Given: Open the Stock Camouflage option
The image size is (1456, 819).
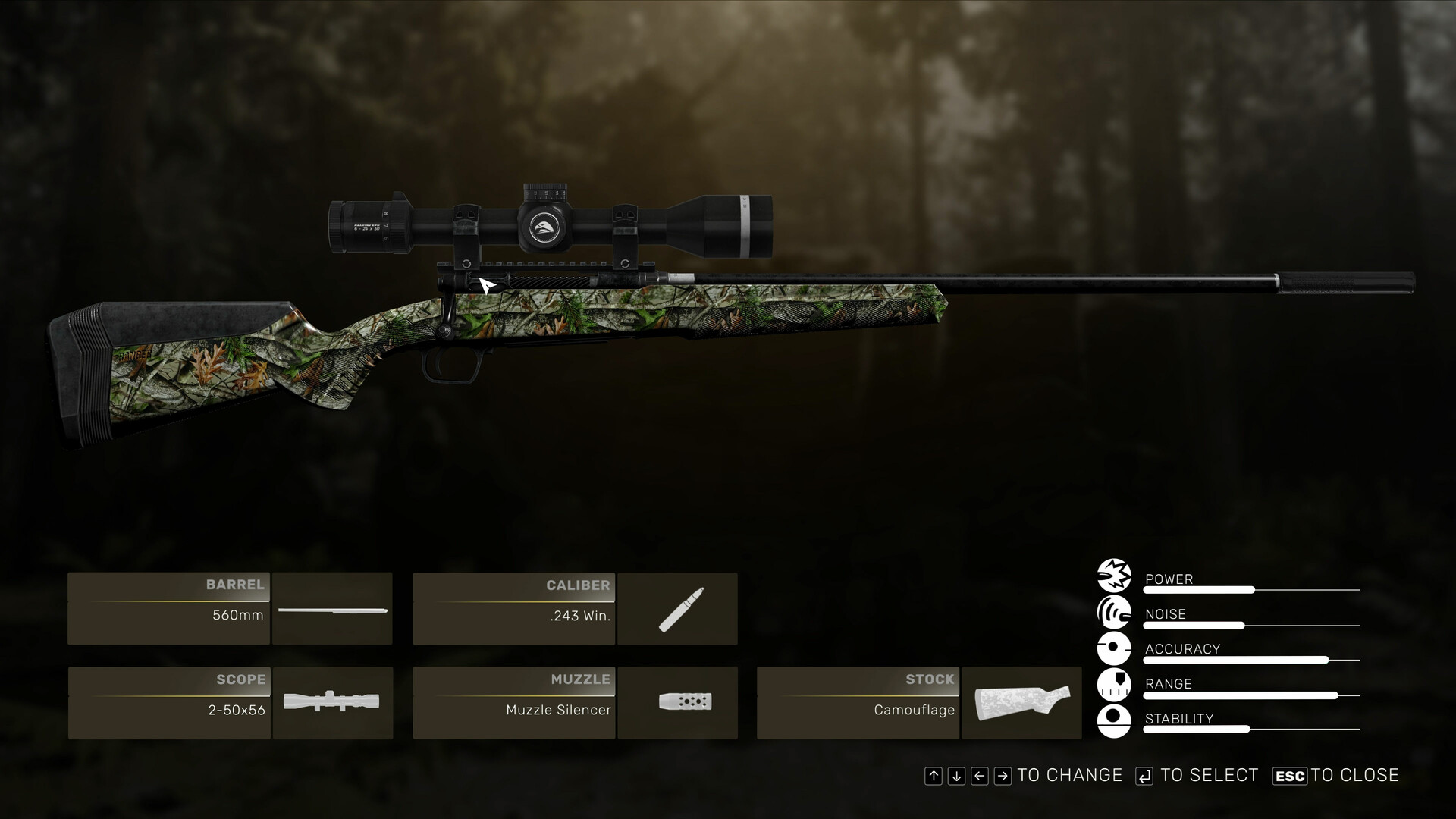Looking at the screenshot, I should [858, 703].
